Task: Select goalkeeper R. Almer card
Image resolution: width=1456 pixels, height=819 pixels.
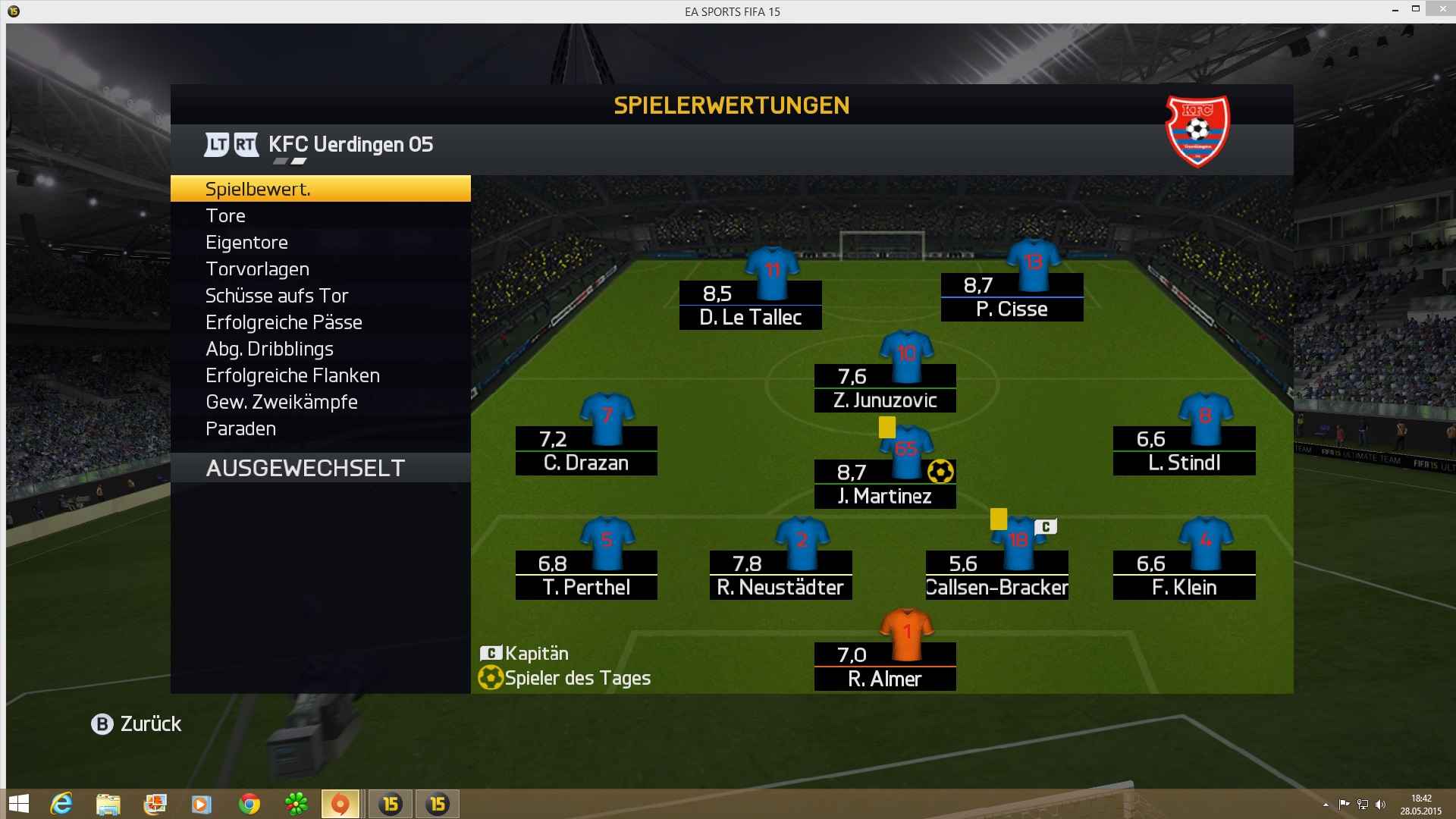Action: coord(885,667)
